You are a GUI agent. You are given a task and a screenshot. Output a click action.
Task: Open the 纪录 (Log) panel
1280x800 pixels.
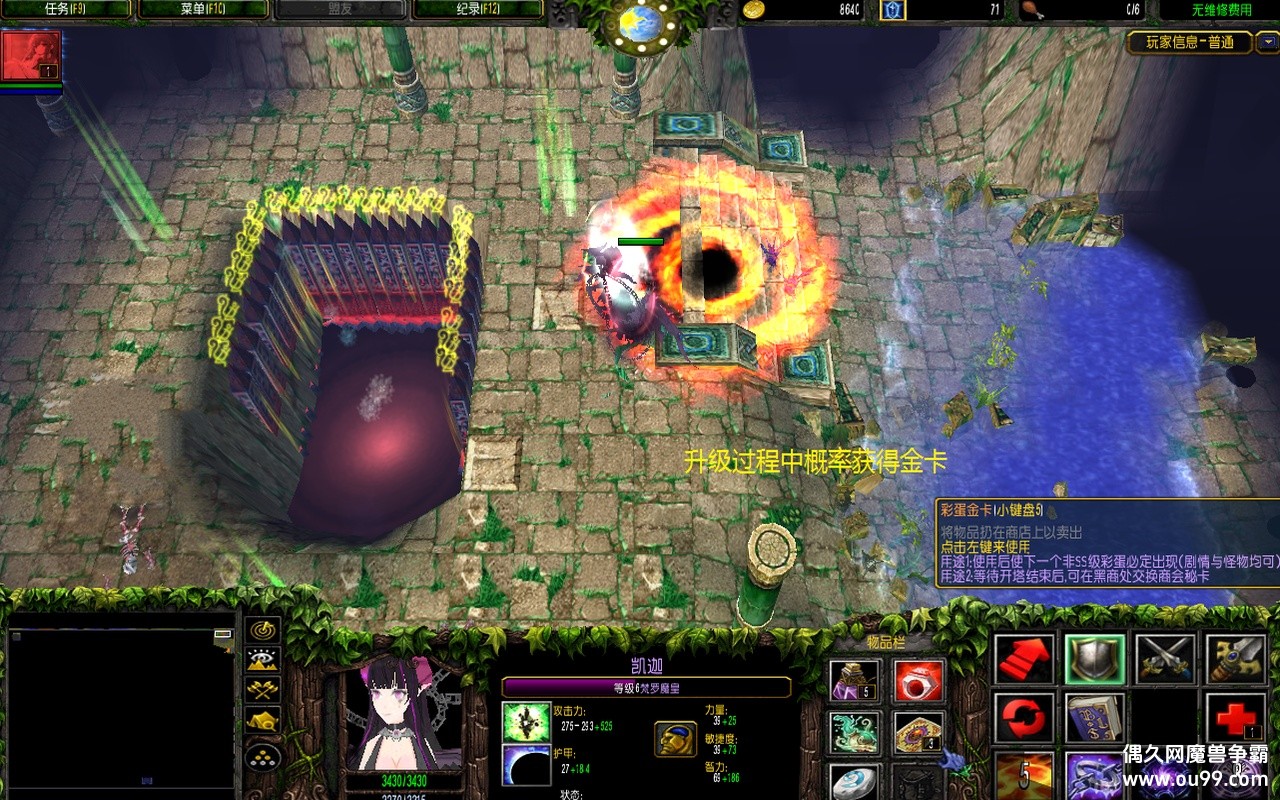[x=477, y=10]
